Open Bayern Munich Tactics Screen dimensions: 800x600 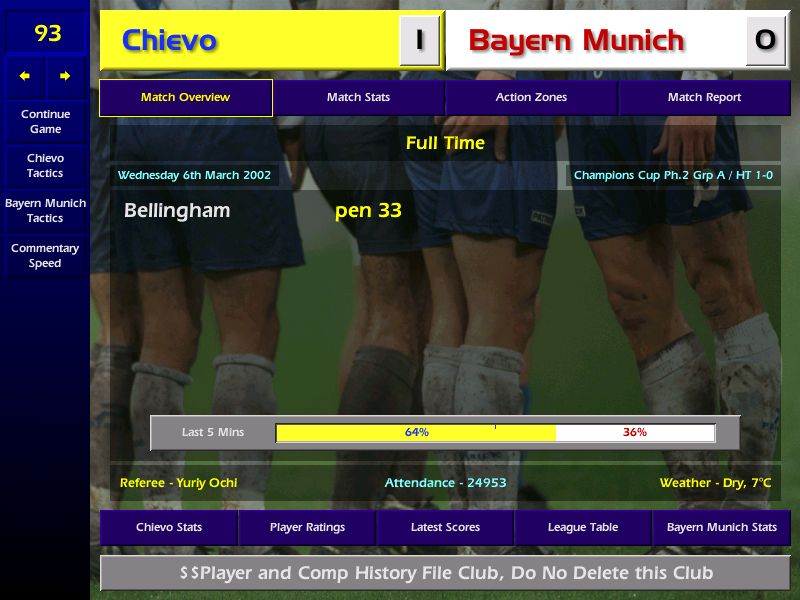coord(45,210)
